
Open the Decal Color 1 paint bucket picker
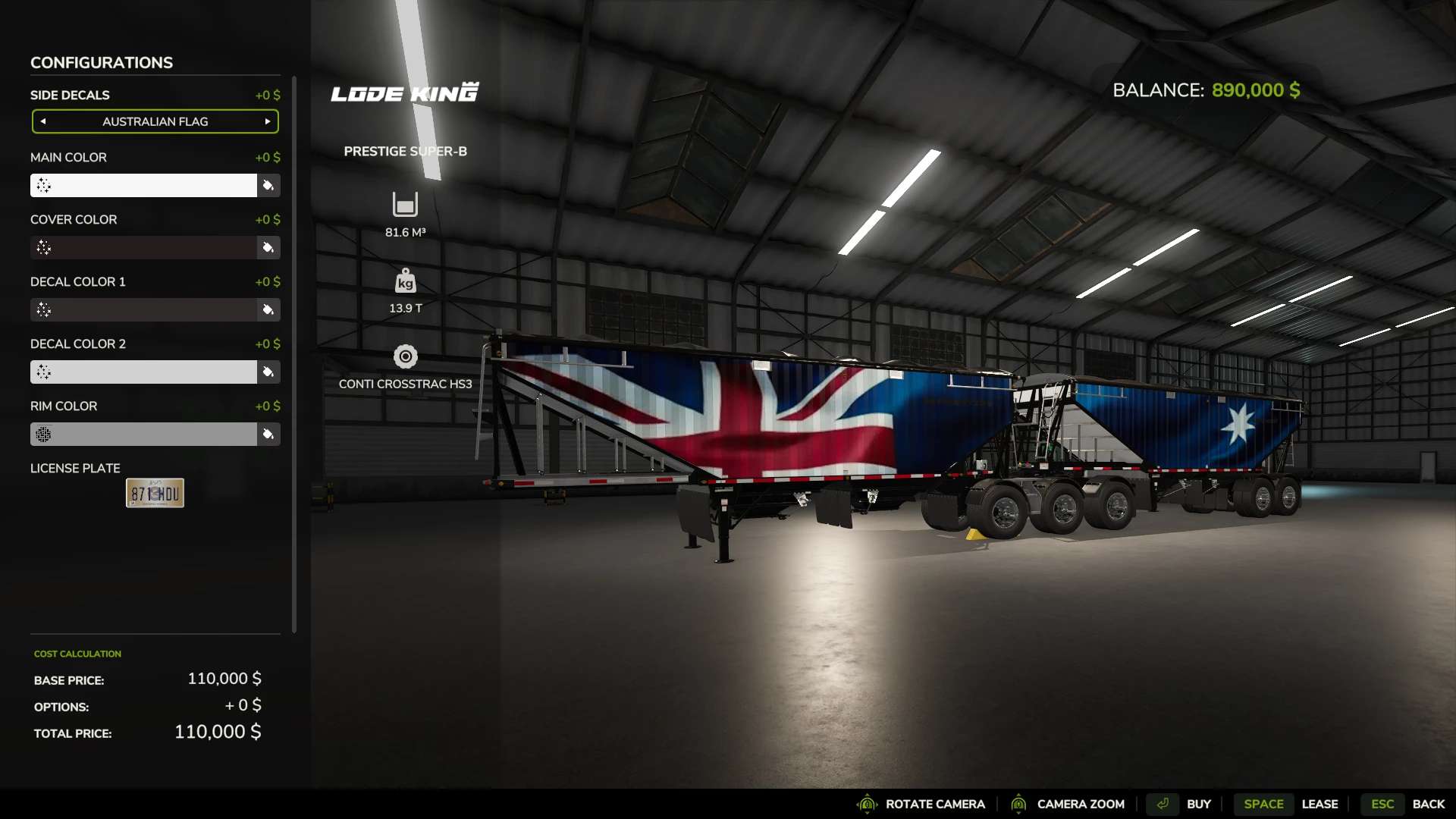(x=269, y=310)
